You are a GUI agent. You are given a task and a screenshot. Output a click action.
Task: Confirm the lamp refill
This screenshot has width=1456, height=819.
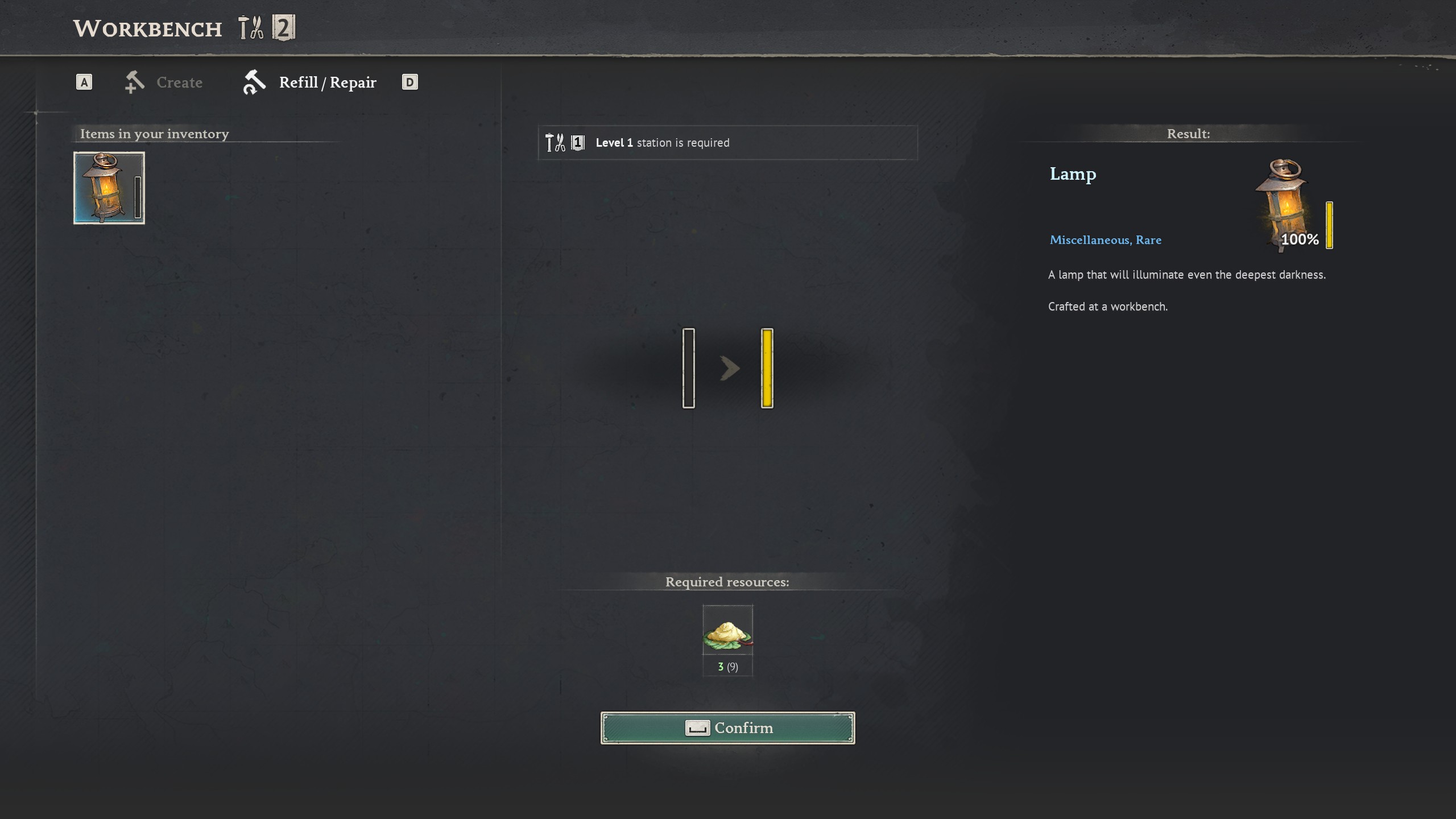click(727, 728)
